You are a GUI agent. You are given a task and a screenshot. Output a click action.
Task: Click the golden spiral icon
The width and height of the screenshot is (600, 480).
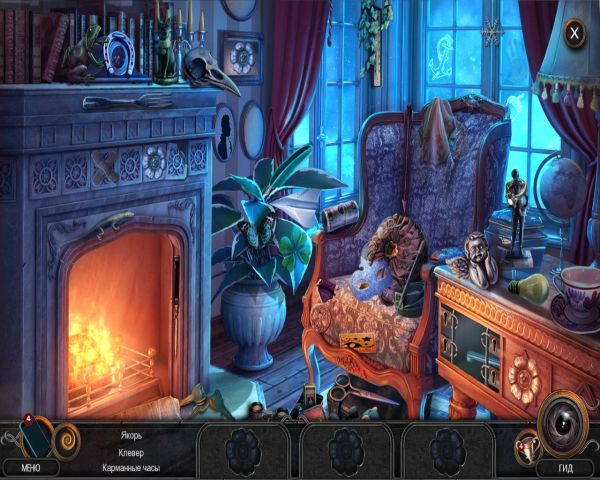(x=67, y=438)
